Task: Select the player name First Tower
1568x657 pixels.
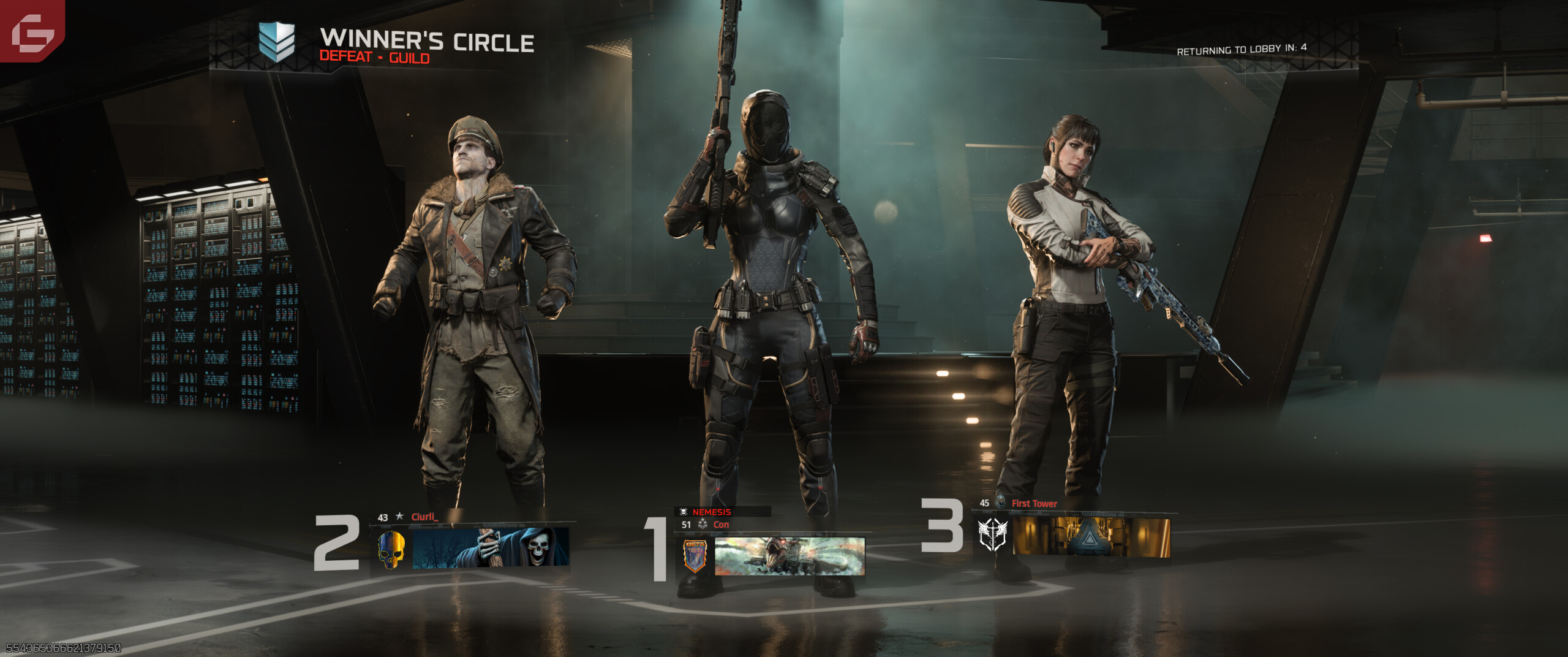Action: pyautogui.click(x=1034, y=504)
